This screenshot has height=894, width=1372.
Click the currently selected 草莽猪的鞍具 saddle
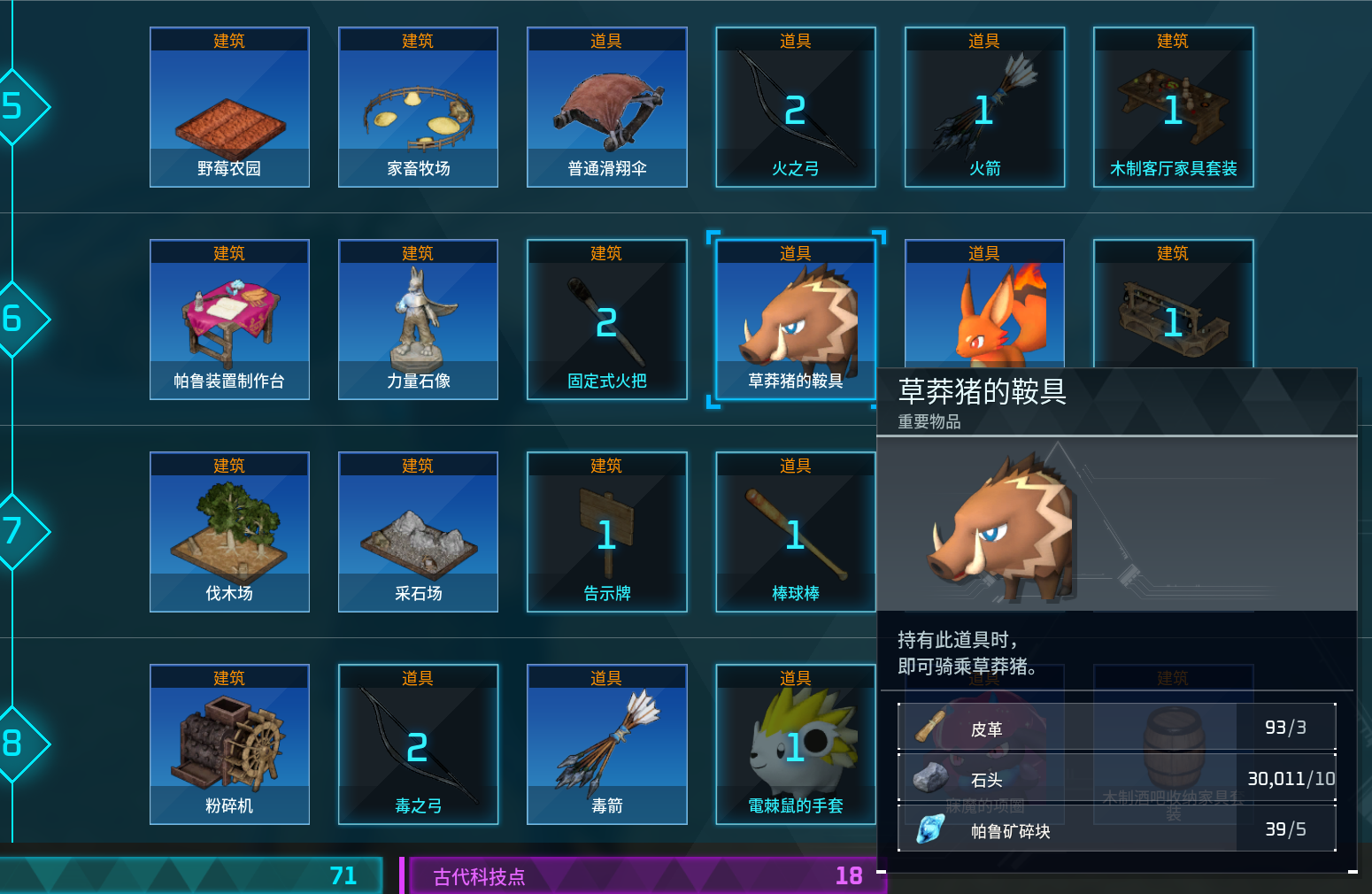pyautogui.click(x=795, y=319)
